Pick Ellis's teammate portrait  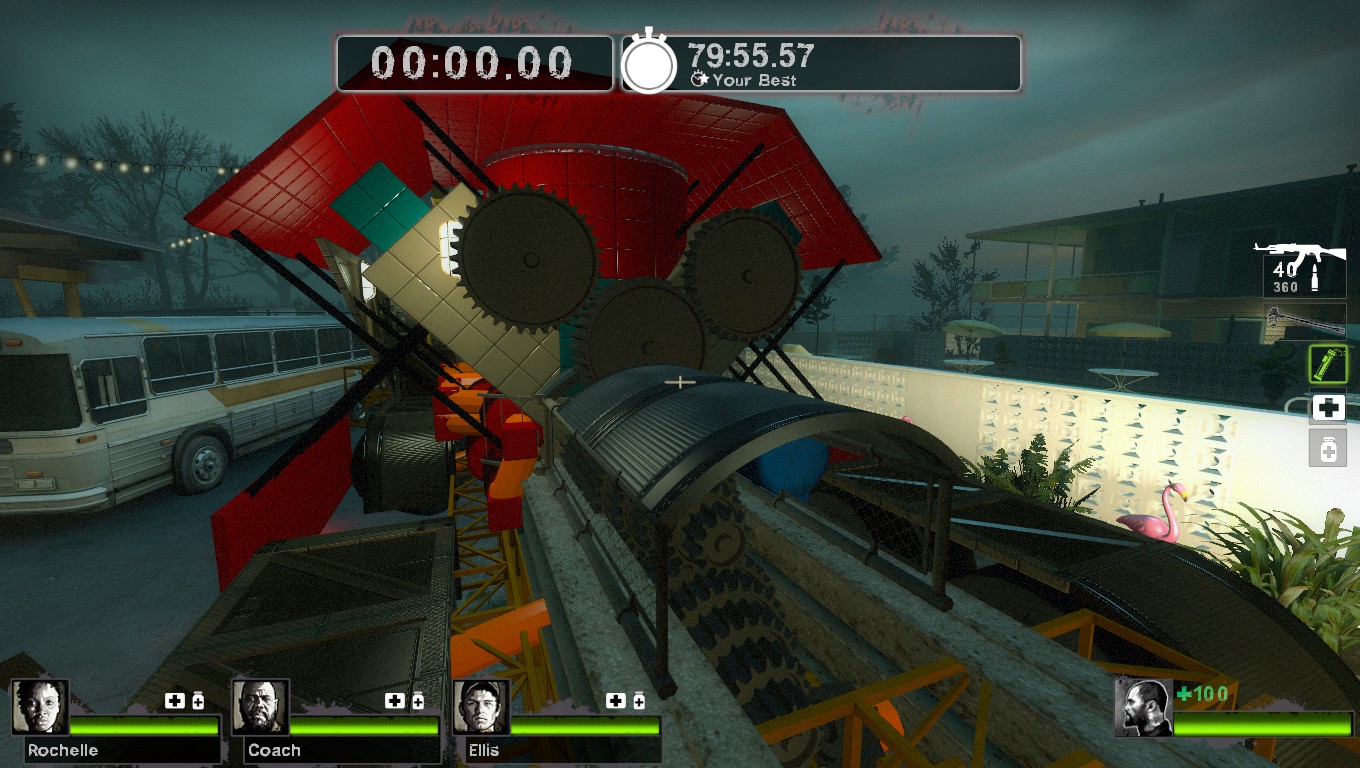481,707
